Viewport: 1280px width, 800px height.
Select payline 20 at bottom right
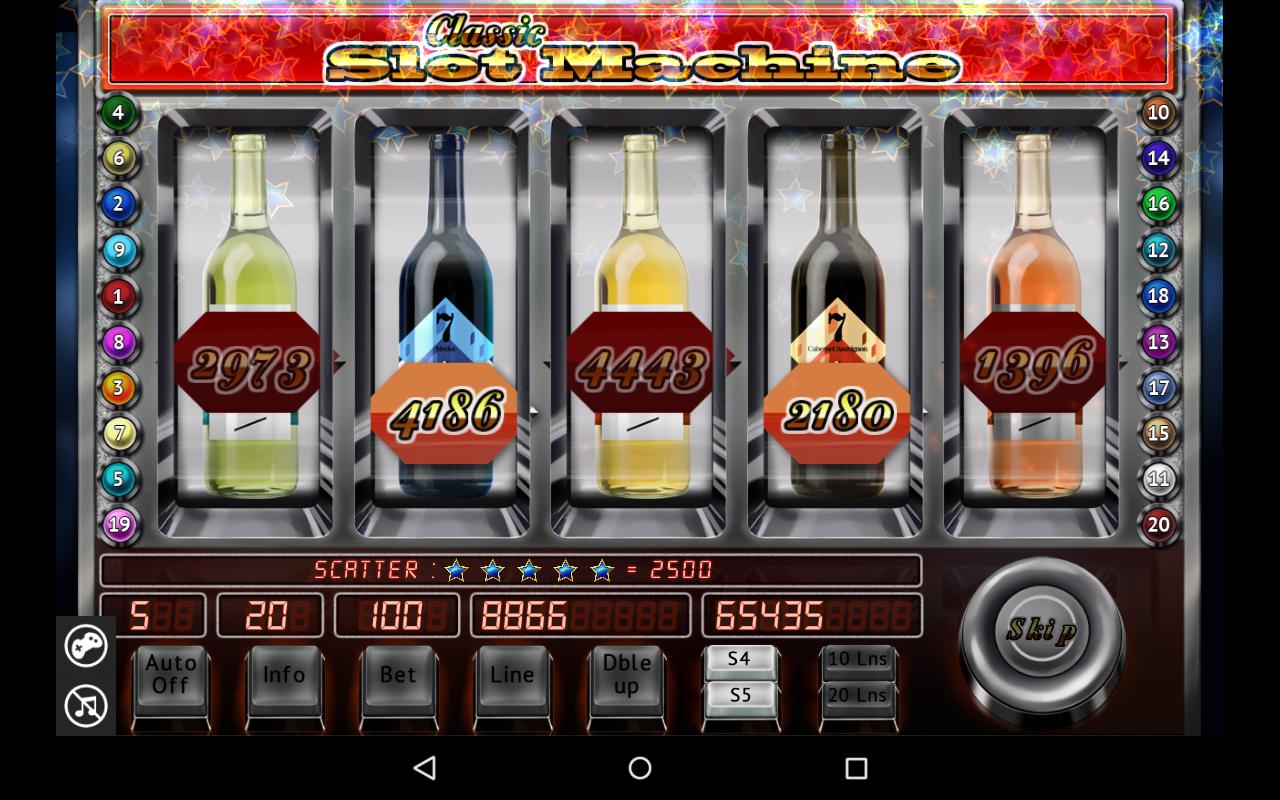click(1159, 525)
